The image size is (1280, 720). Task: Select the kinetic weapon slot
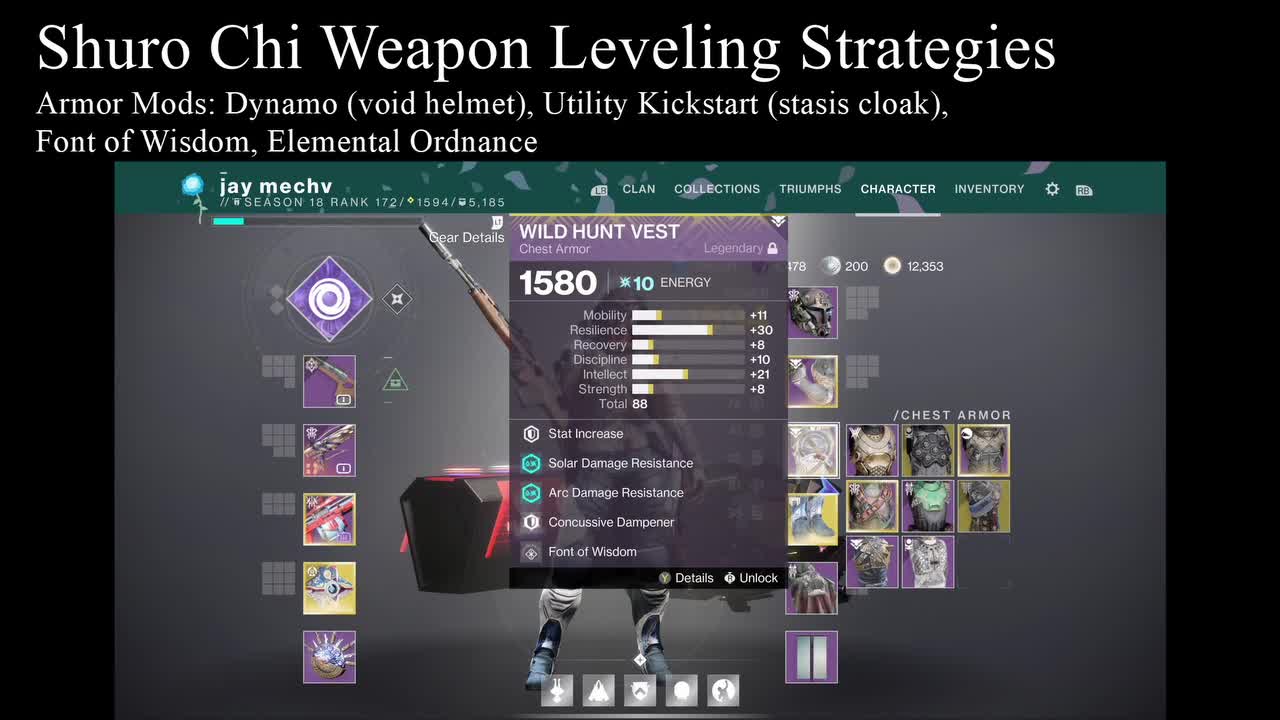pyautogui.click(x=330, y=381)
